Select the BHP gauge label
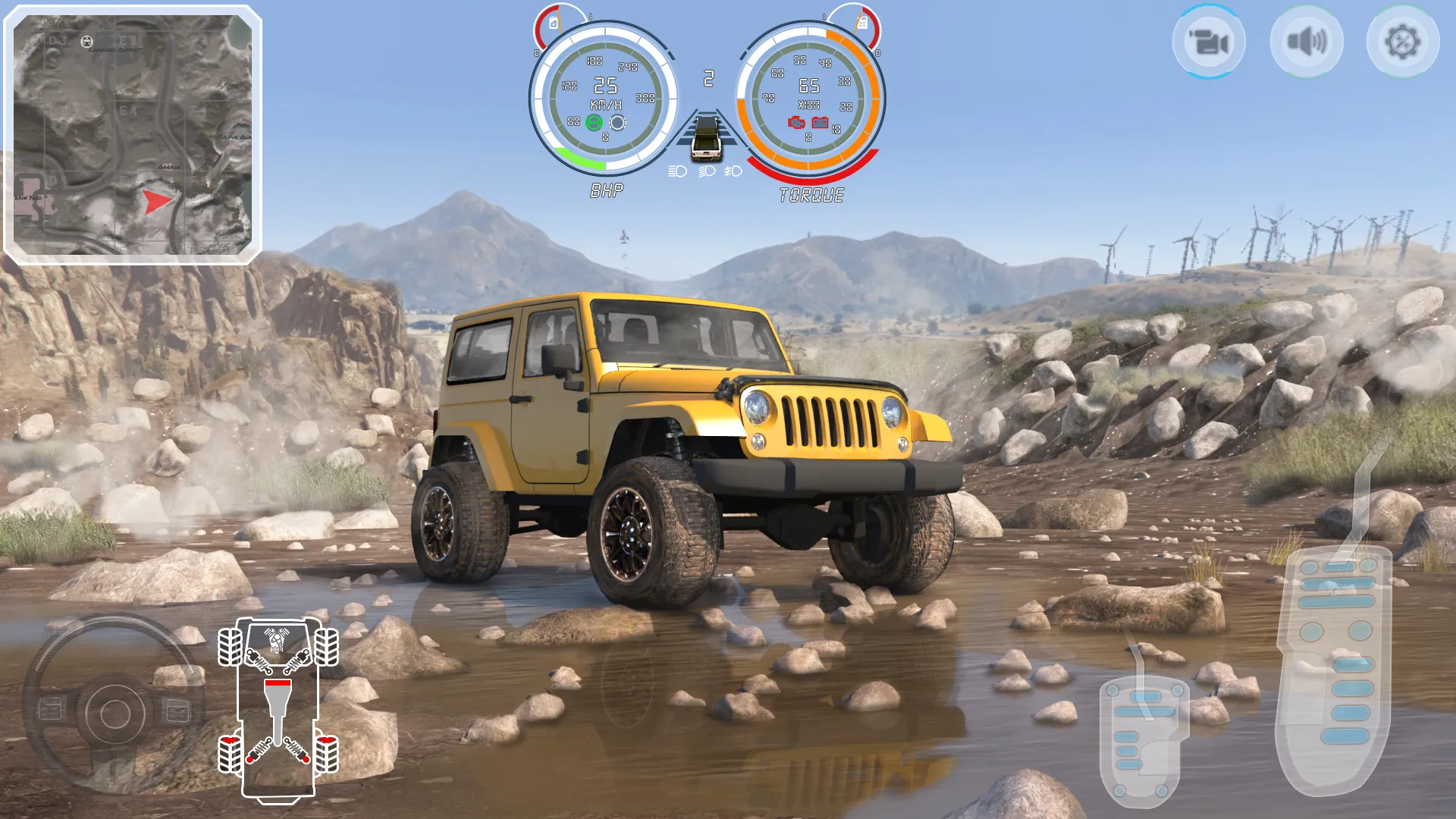Screen dimensions: 1456x819 pyautogui.click(x=607, y=193)
